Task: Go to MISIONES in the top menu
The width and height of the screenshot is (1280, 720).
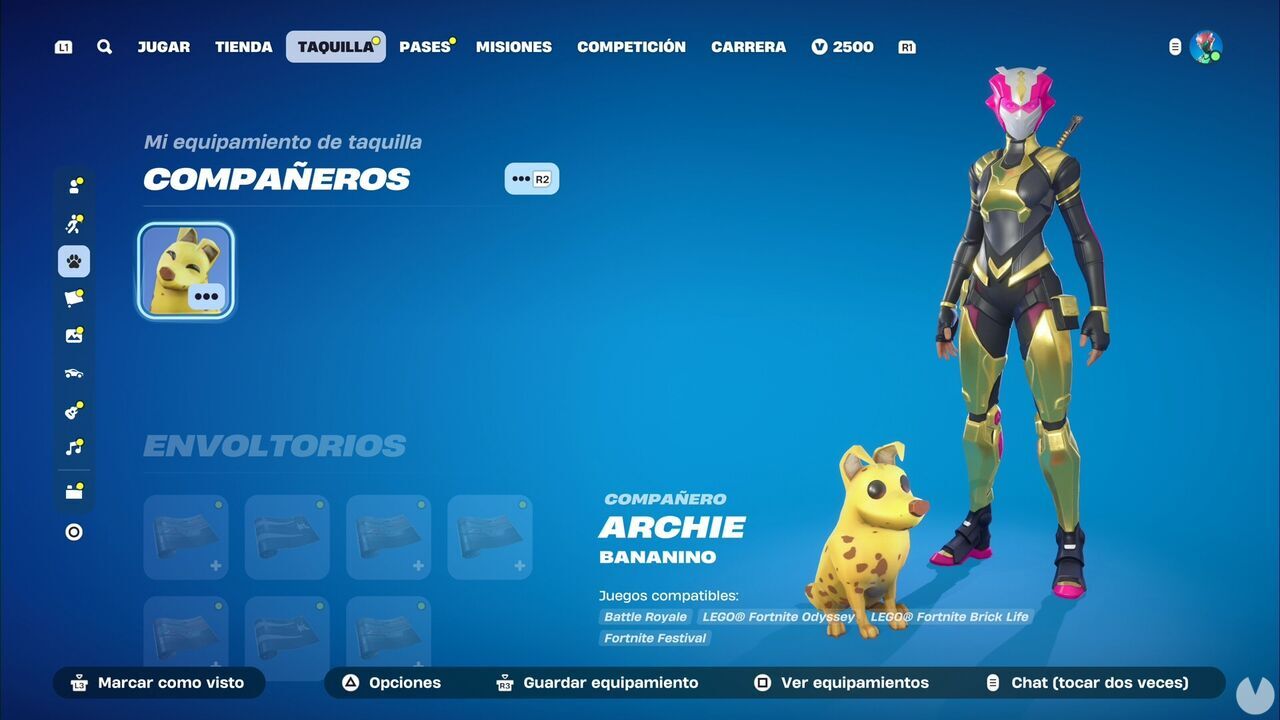Action: pos(513,46)
